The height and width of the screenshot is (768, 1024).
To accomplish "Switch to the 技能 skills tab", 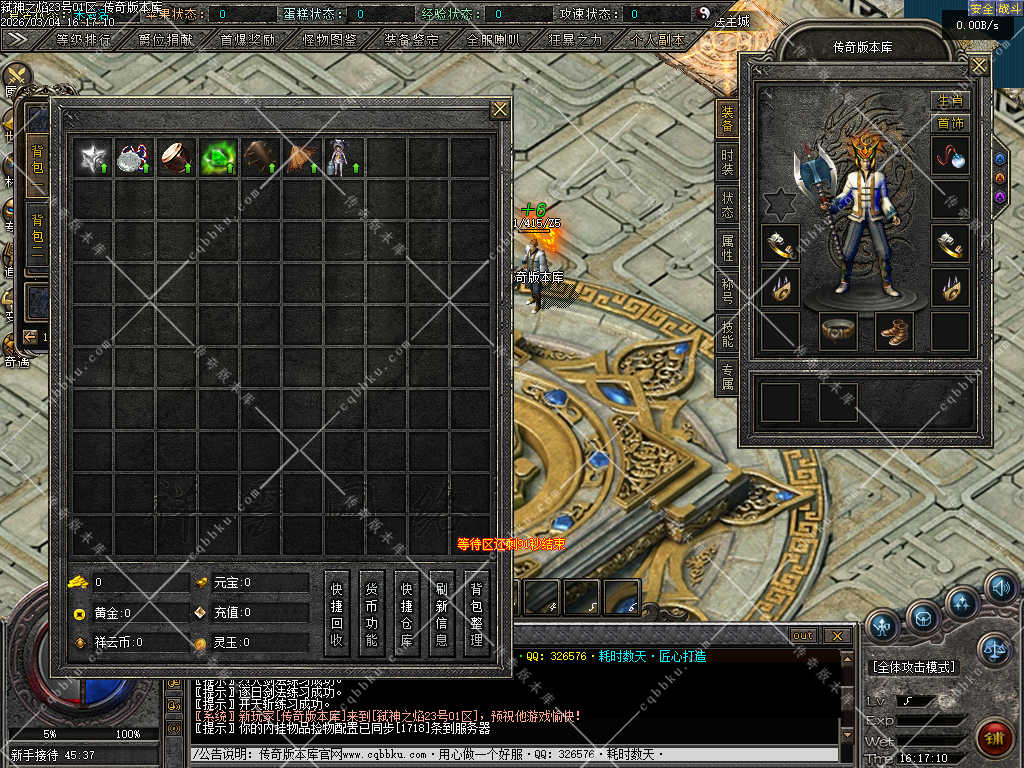I will pyautogui.click(x=727, y=335).
